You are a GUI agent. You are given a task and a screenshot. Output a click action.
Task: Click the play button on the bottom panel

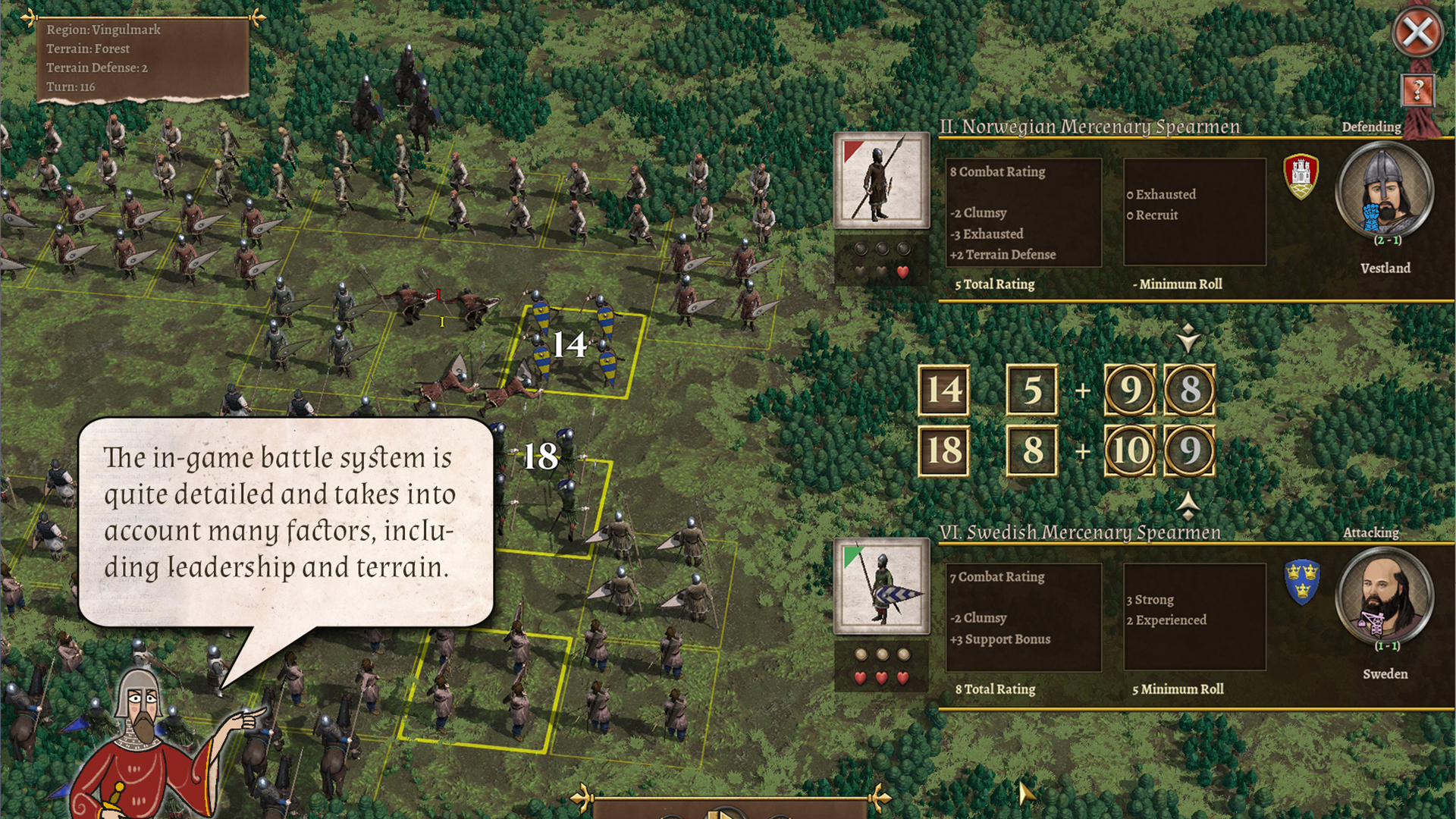coord(724,813)
